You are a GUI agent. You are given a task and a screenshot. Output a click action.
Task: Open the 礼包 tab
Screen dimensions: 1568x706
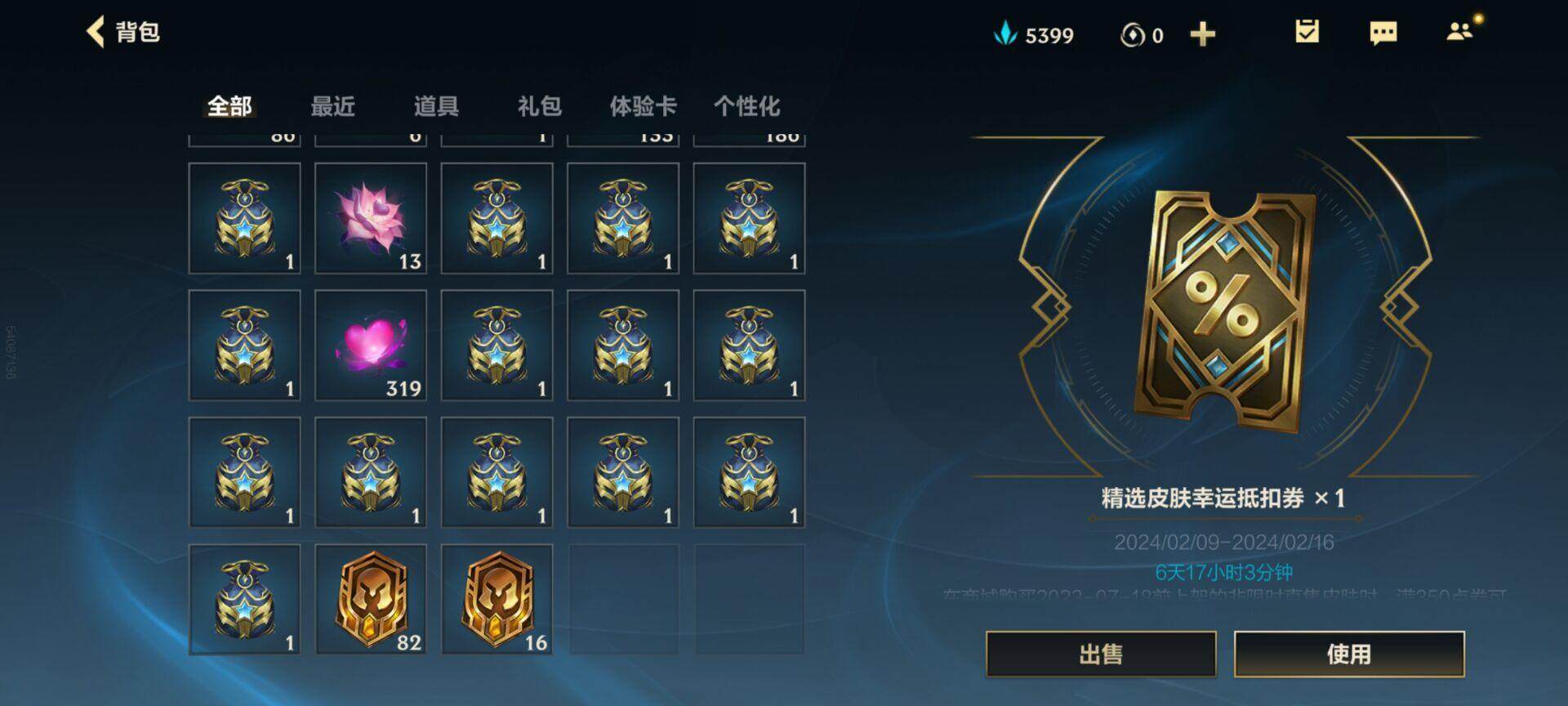541,106
